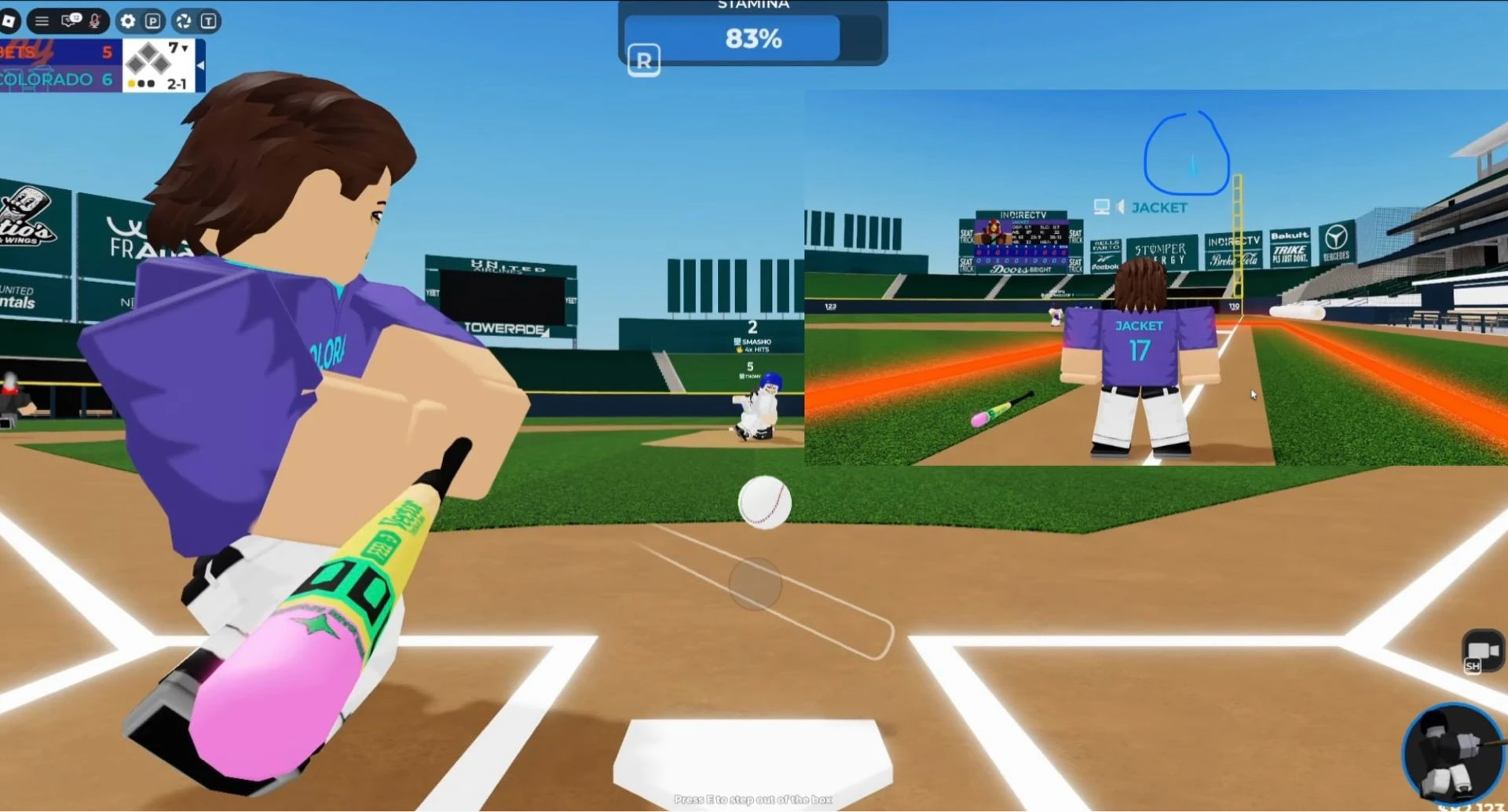This screenshot has width=1508, height=812.
Task: Open the hamburger list menu
Action: click(x=42, y=21)
